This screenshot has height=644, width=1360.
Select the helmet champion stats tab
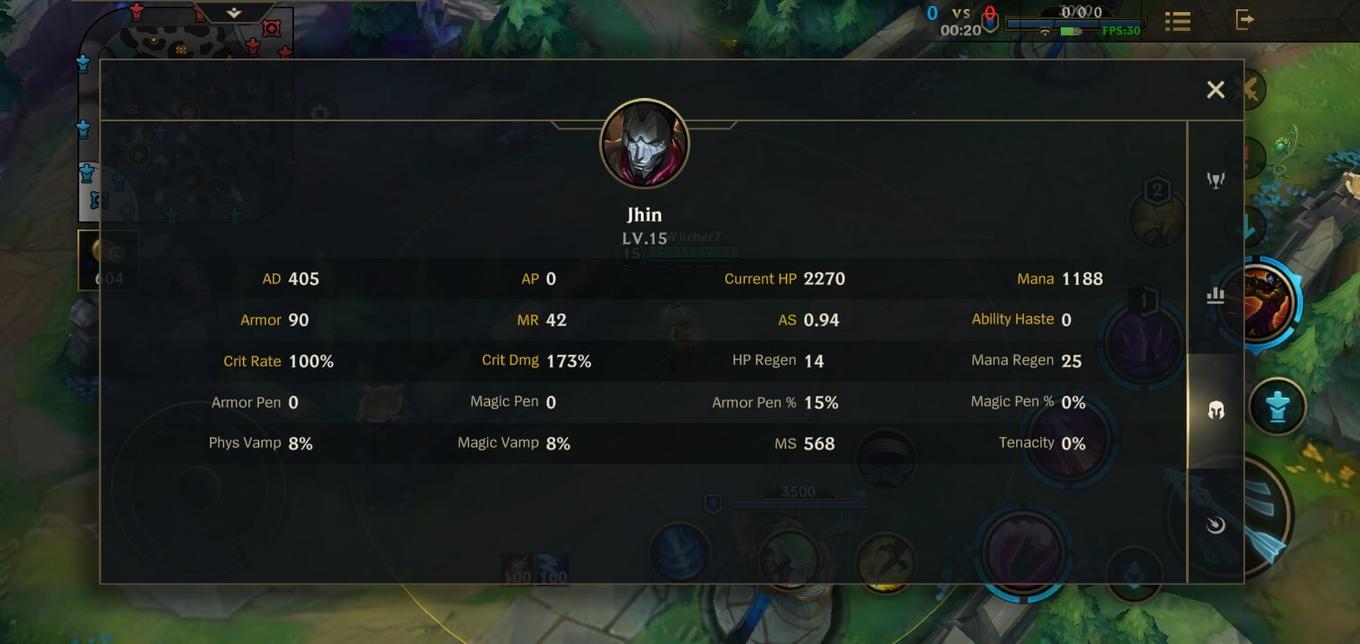coord(1216,410)
